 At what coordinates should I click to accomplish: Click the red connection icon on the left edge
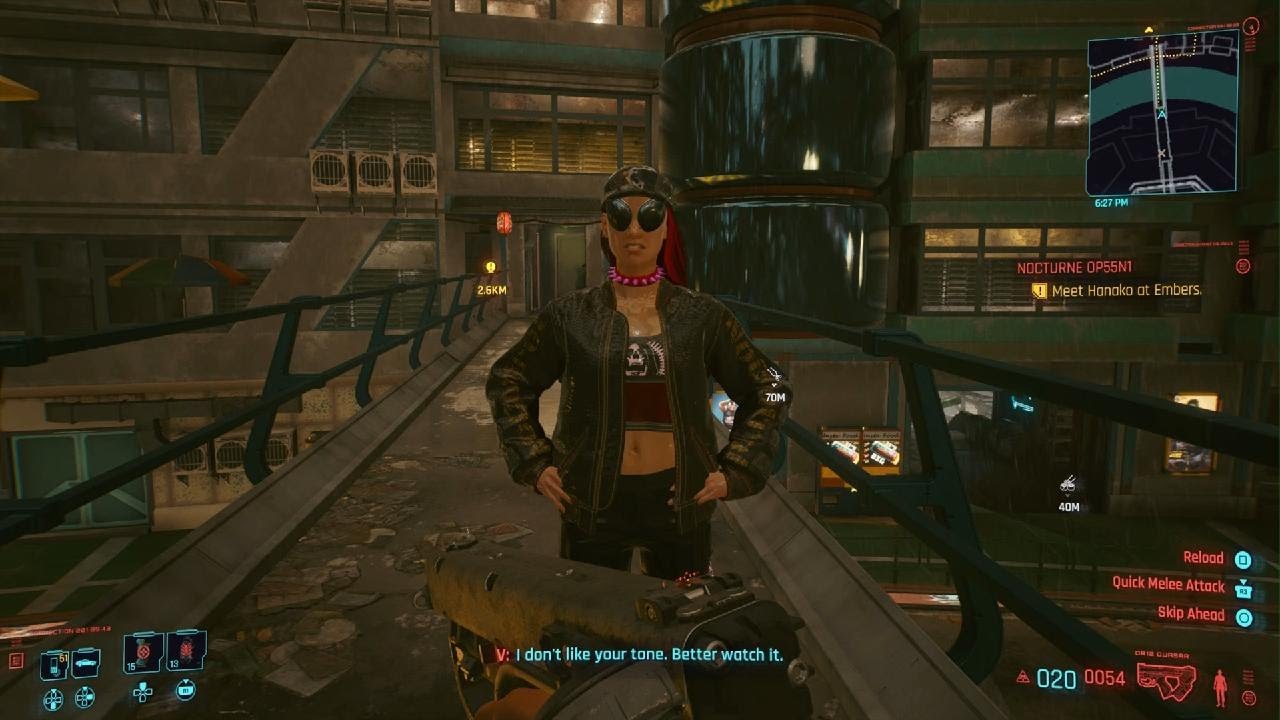tap(16, 661)
